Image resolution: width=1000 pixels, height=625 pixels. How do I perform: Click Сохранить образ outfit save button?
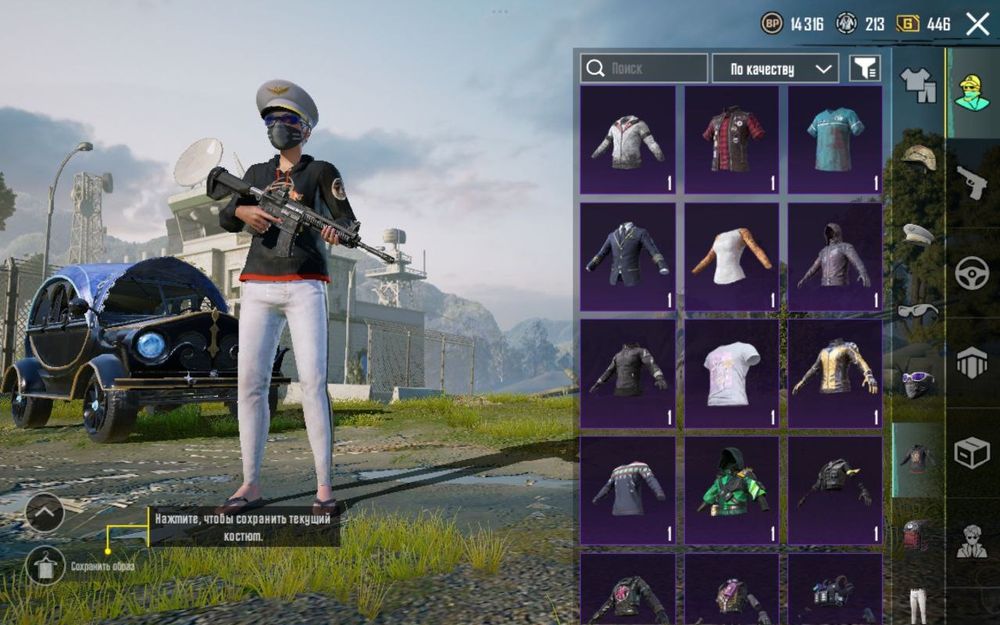click(x=45, y=566)
